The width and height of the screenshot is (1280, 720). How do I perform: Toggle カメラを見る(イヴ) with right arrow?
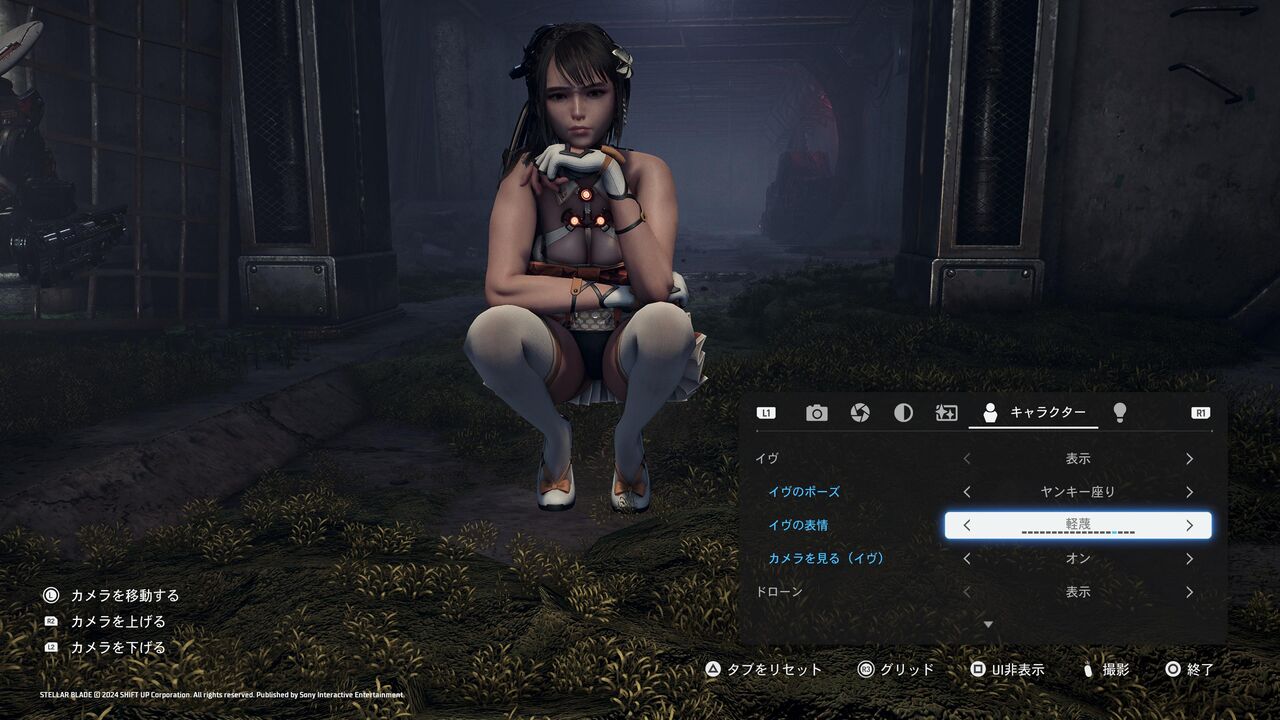1189,559
